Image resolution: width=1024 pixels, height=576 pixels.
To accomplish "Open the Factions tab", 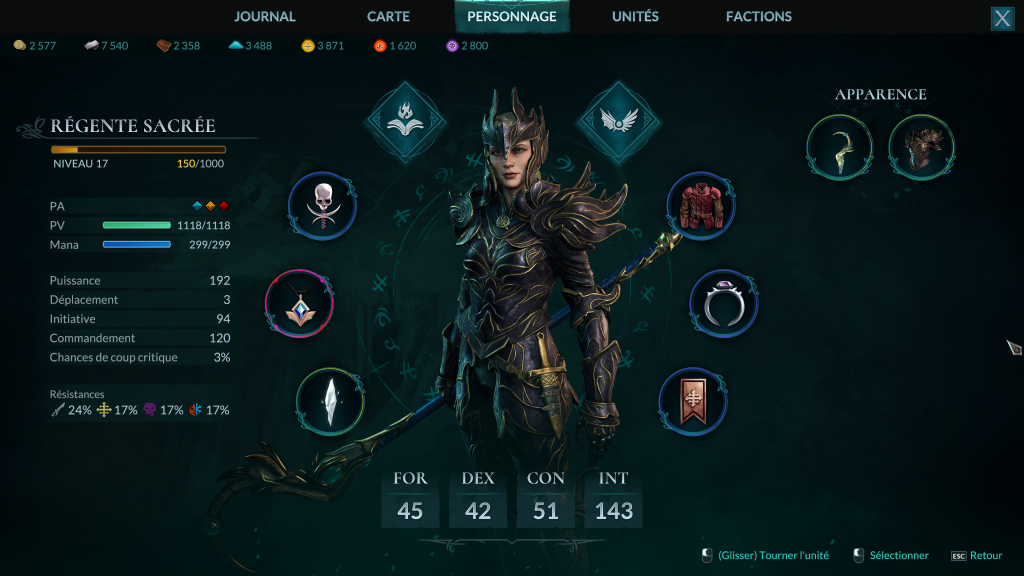I will point(759,17).
